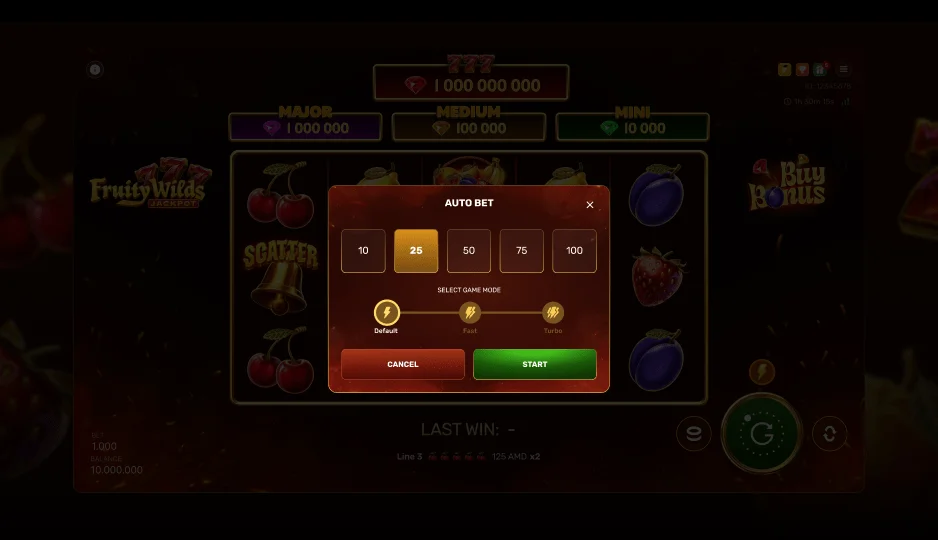Screen dimensions: 938x540
Task: Click the green spin button
Action: pos(762,433)
